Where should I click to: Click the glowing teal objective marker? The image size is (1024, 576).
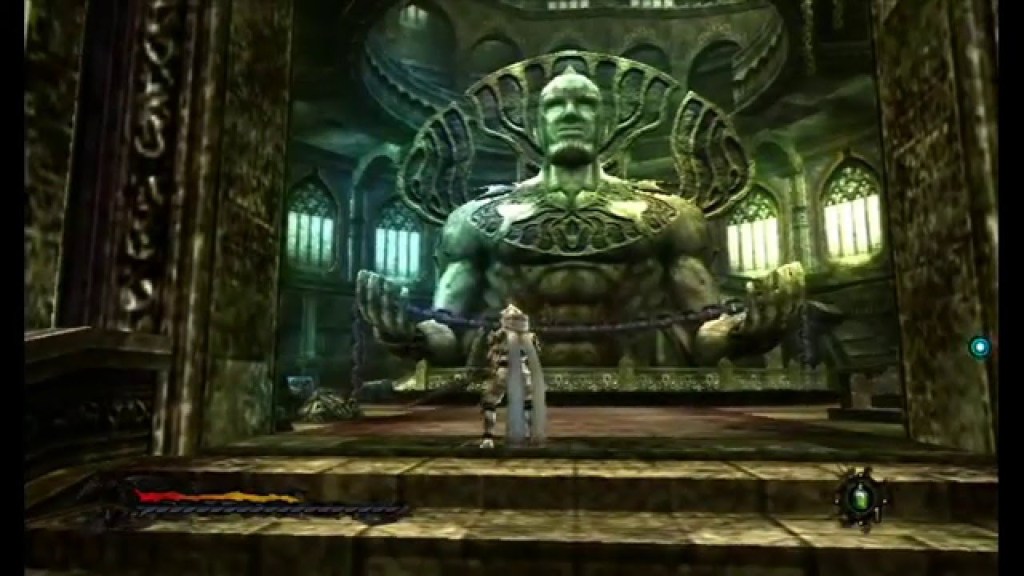979,347
